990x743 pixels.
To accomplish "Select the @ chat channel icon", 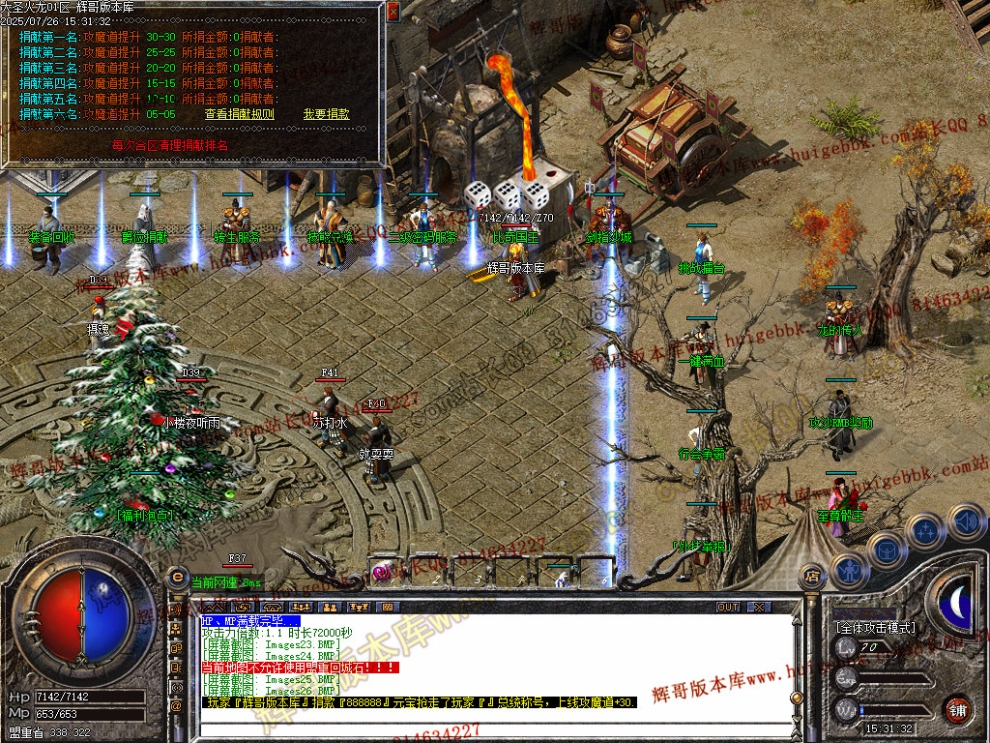I will [x=177, y=706].
